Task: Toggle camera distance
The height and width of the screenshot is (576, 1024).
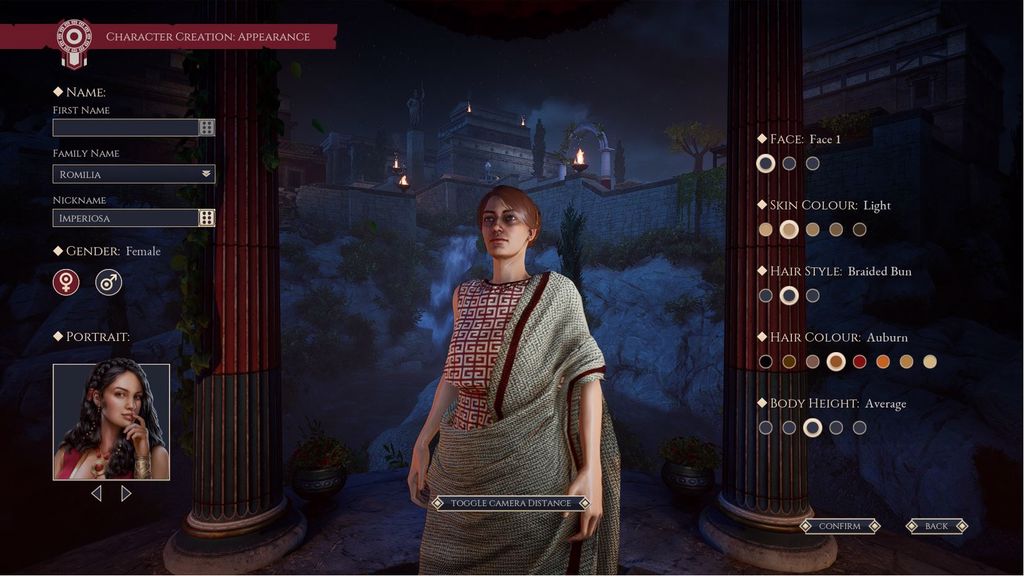Action: (x=510, y=503)
